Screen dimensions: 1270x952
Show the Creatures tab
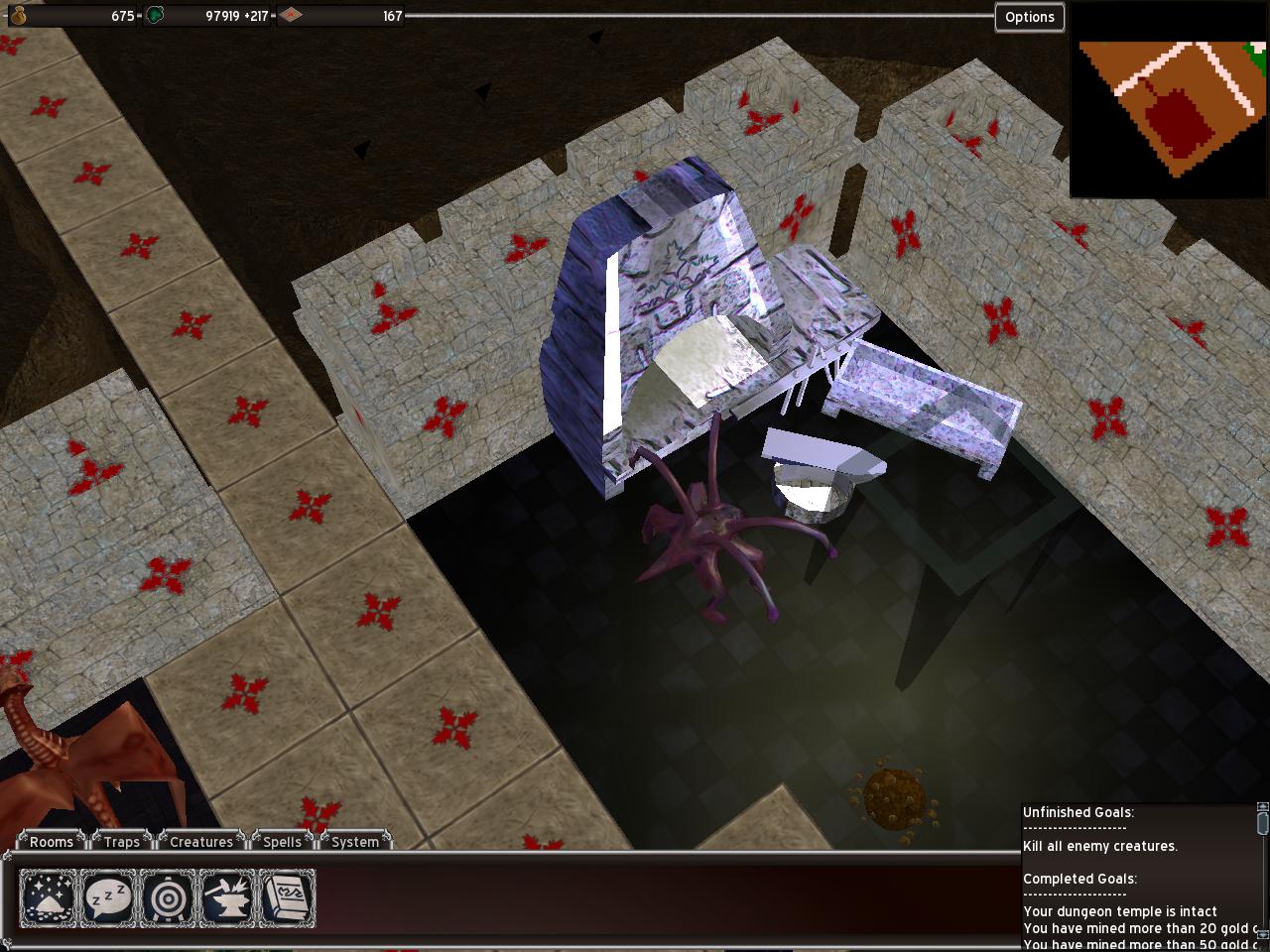click(201, 842)
